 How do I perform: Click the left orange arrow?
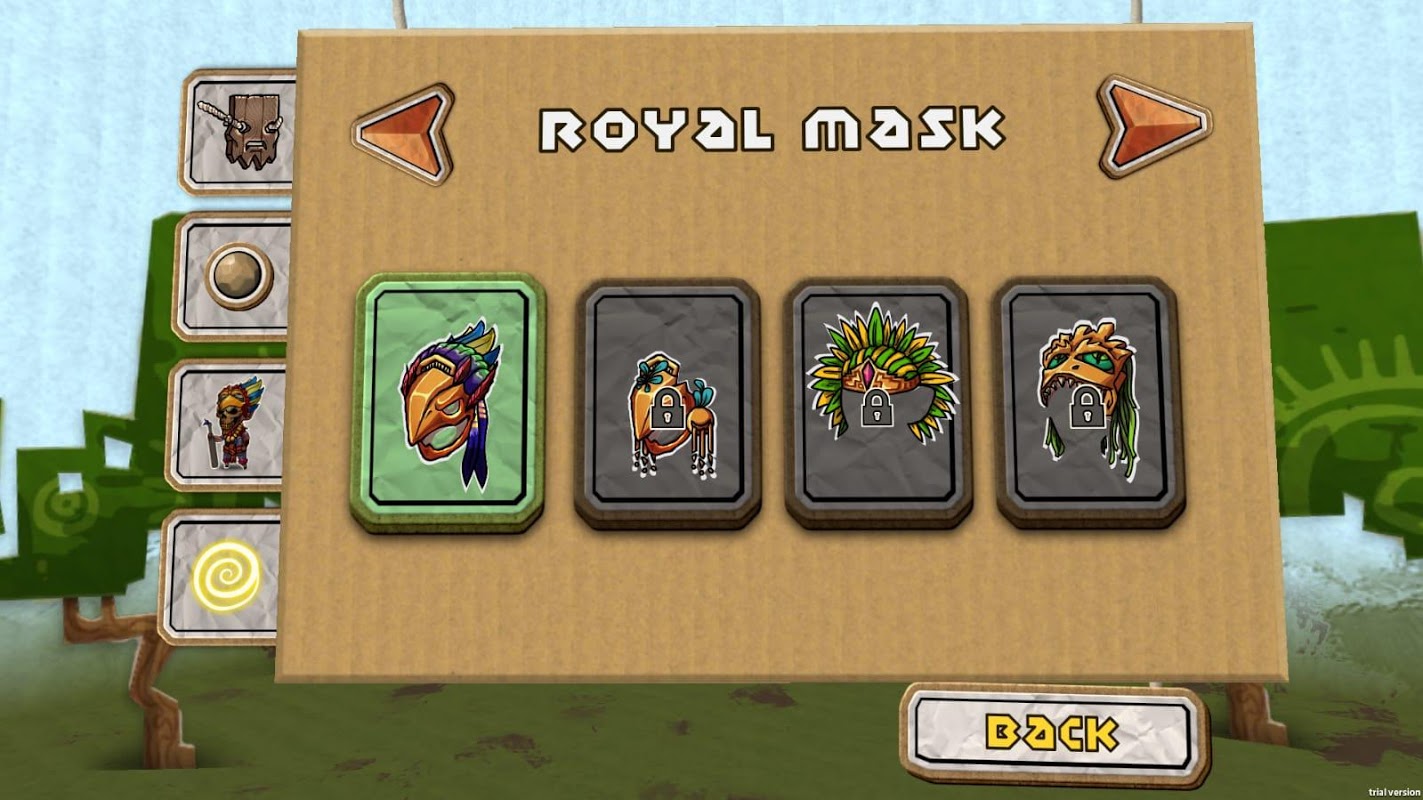click(402, 134)
